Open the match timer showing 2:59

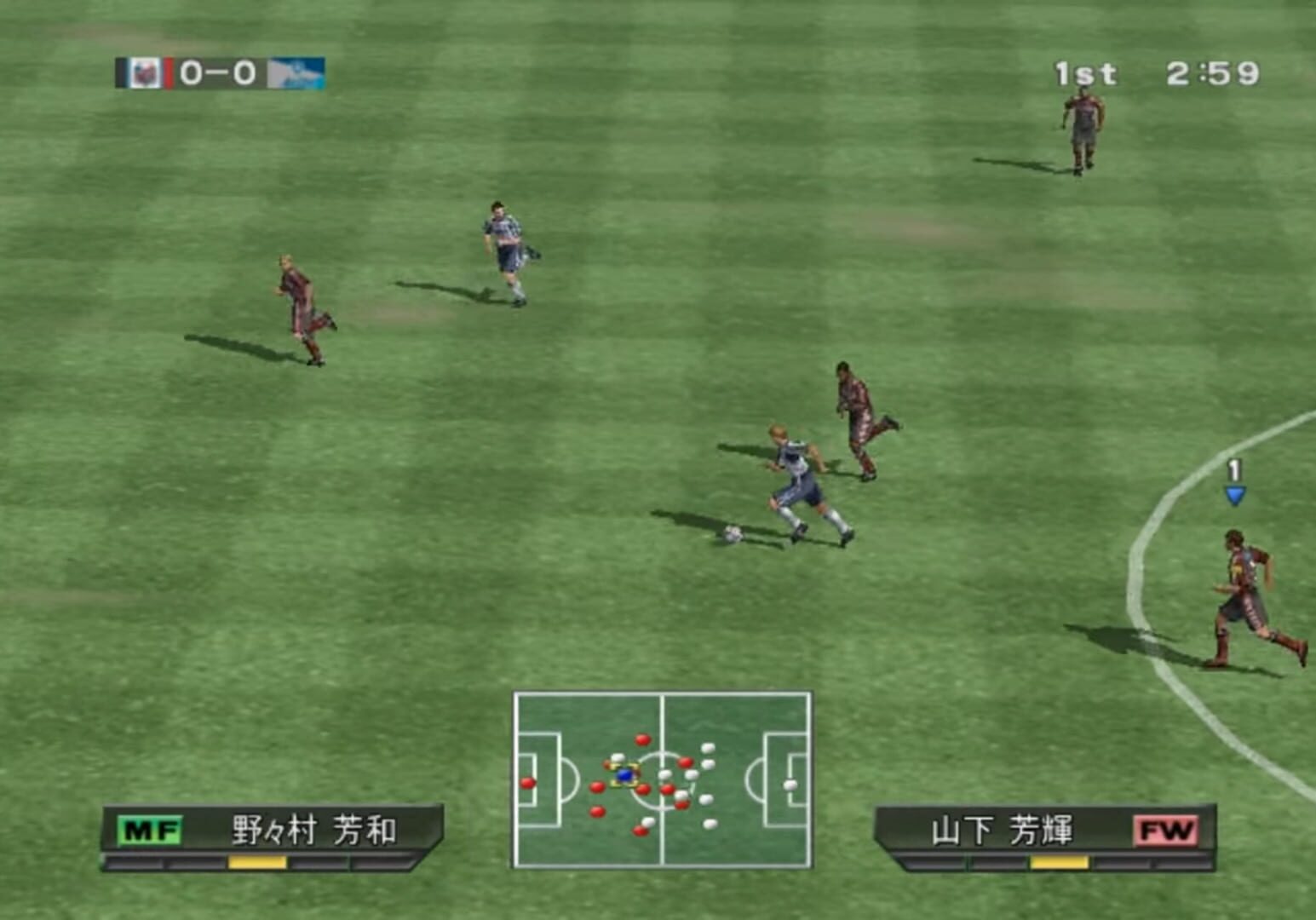click(1210, 74)
